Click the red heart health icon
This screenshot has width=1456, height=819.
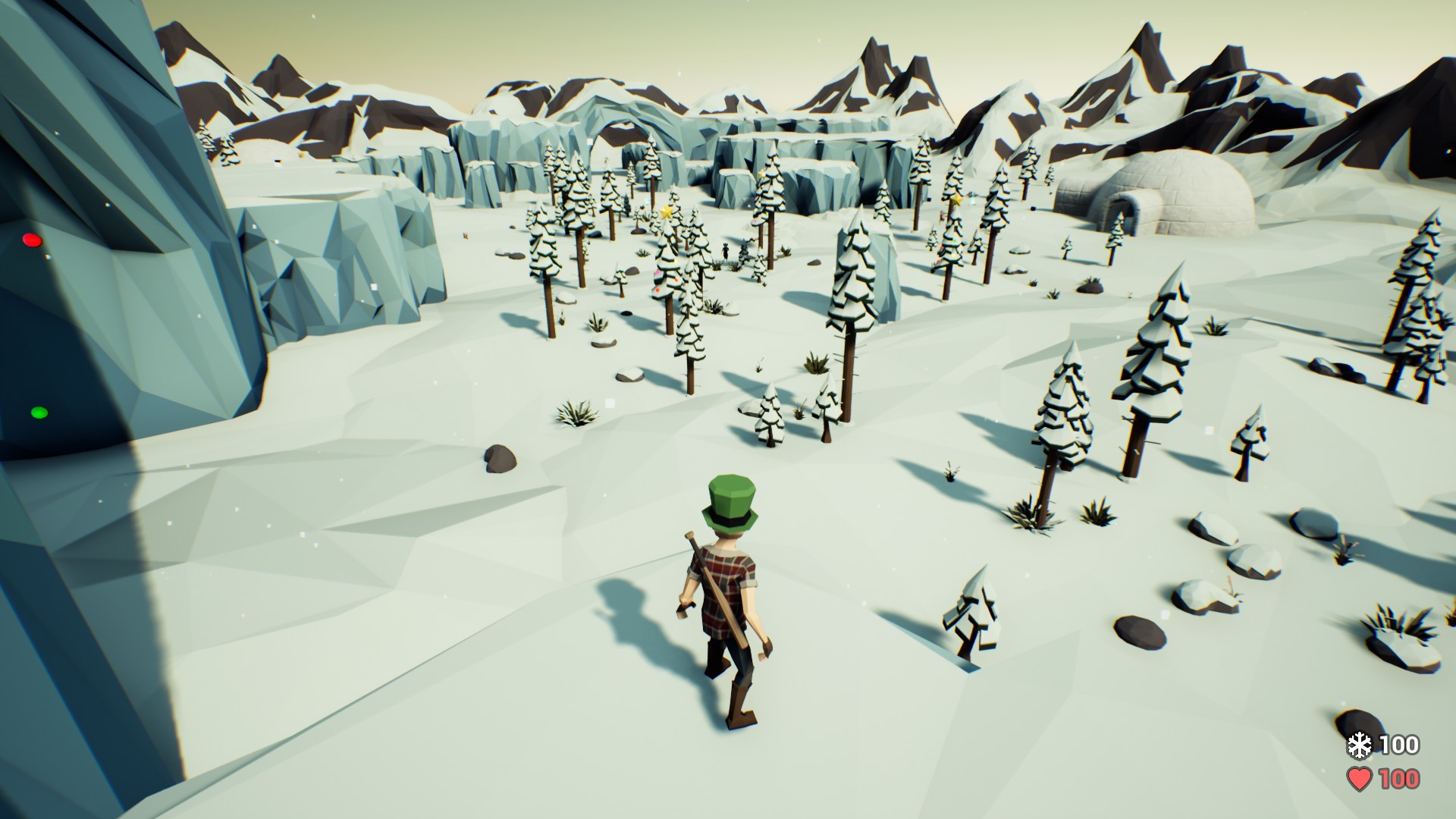[x=1360, y=779]
